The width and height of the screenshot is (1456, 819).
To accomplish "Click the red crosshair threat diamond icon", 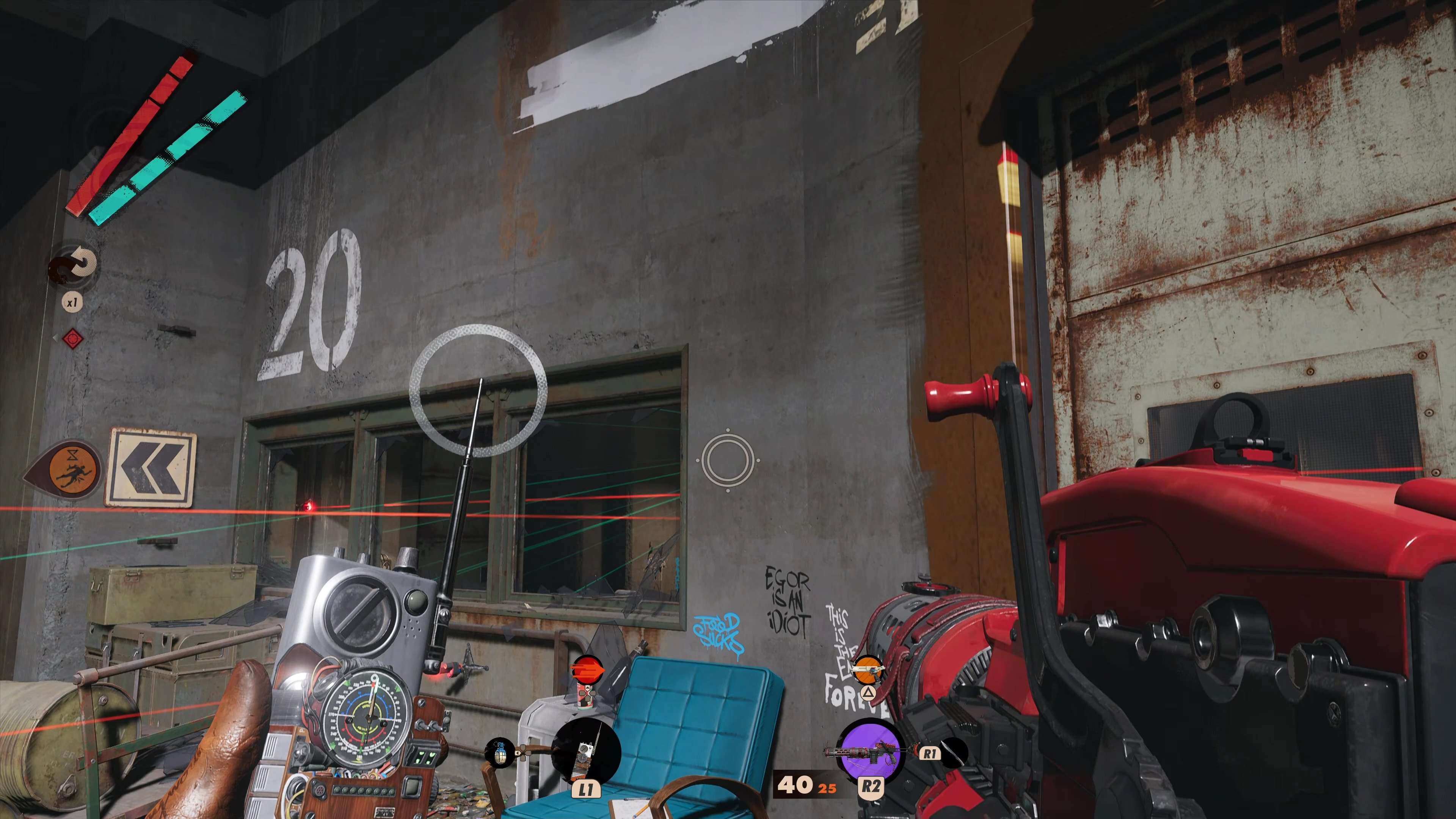I will tap(73, 339).
